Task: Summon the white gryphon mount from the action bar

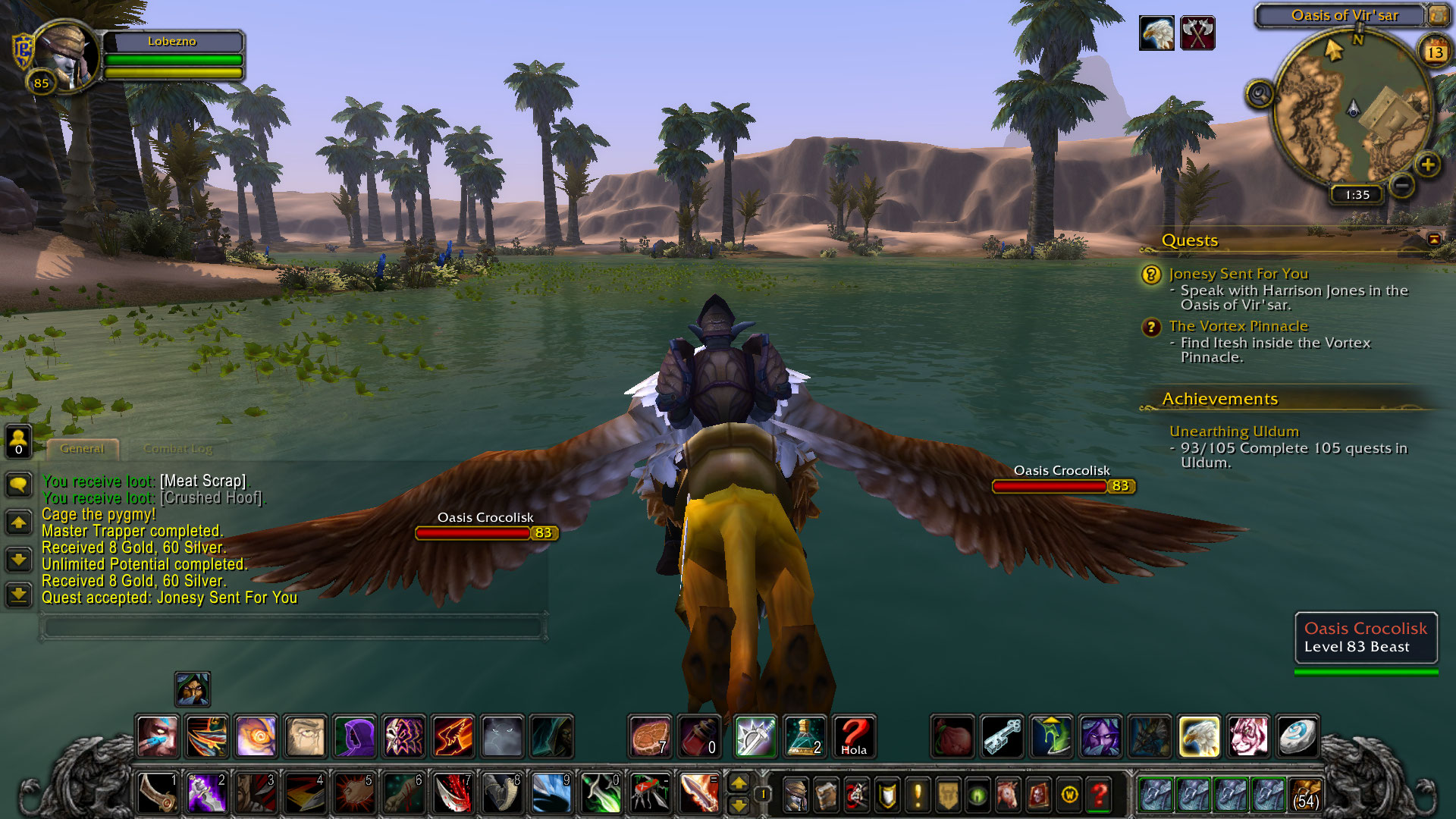Action: click(x=1199, y=736)
